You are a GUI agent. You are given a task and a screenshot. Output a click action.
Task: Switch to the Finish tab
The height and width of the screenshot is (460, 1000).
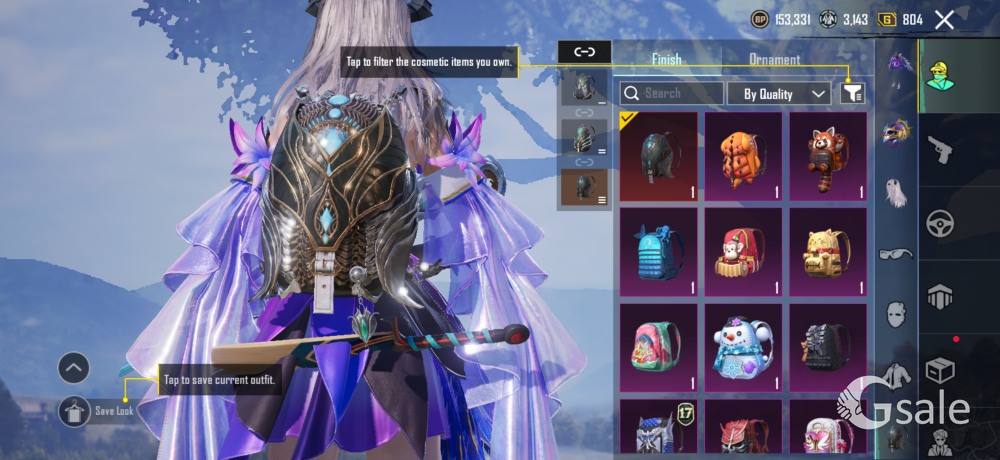(x=667, y=59)
